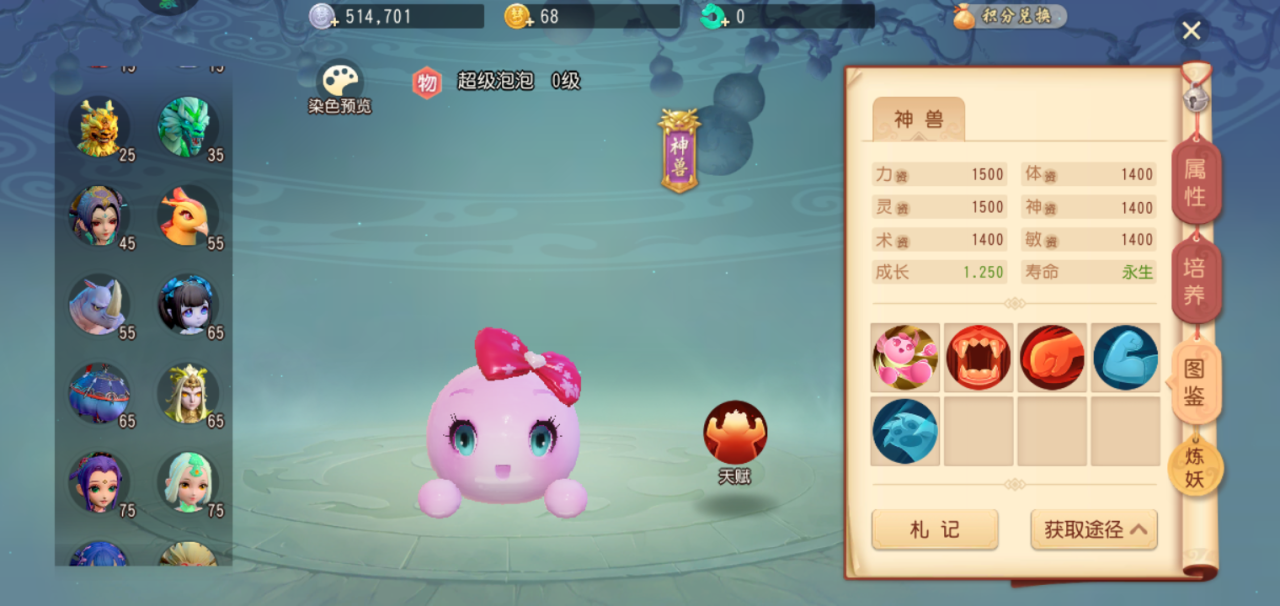1280x606 pixels.
Task: Choose the golden lion level 25 pet
Action: (x=99, y=127)
